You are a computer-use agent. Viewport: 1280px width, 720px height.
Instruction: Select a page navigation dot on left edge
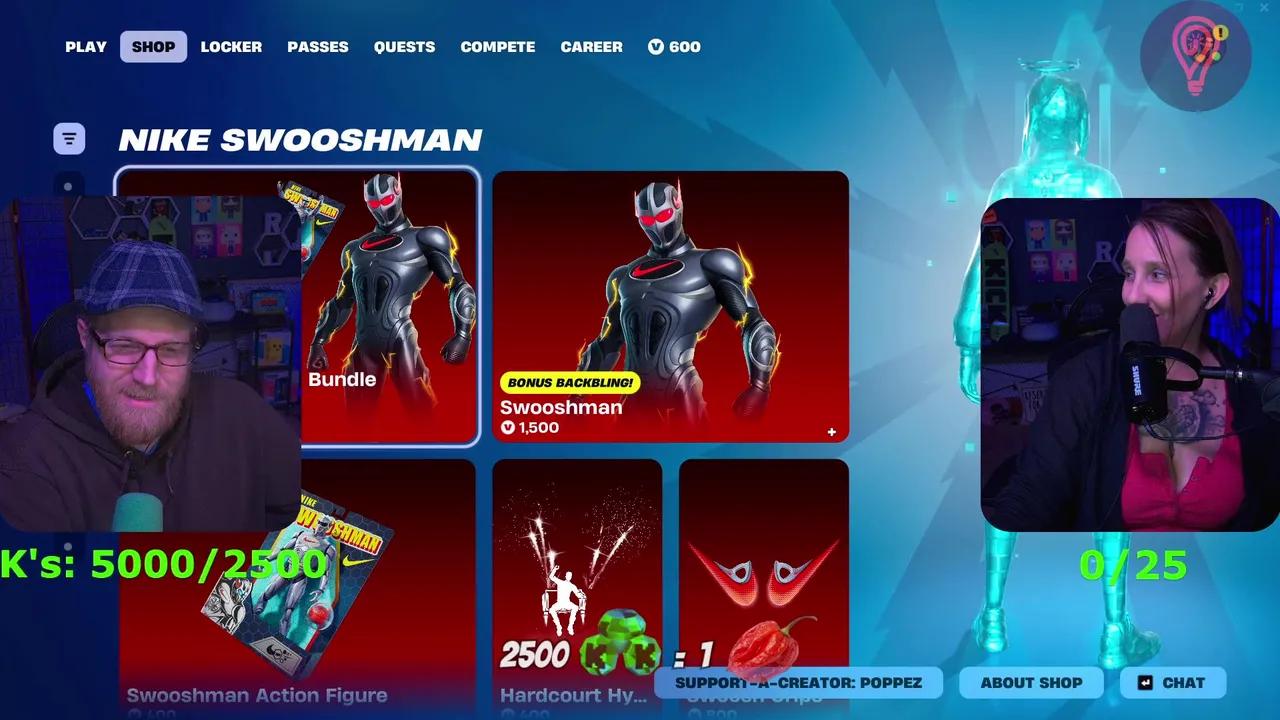click(x=67, y=184)
